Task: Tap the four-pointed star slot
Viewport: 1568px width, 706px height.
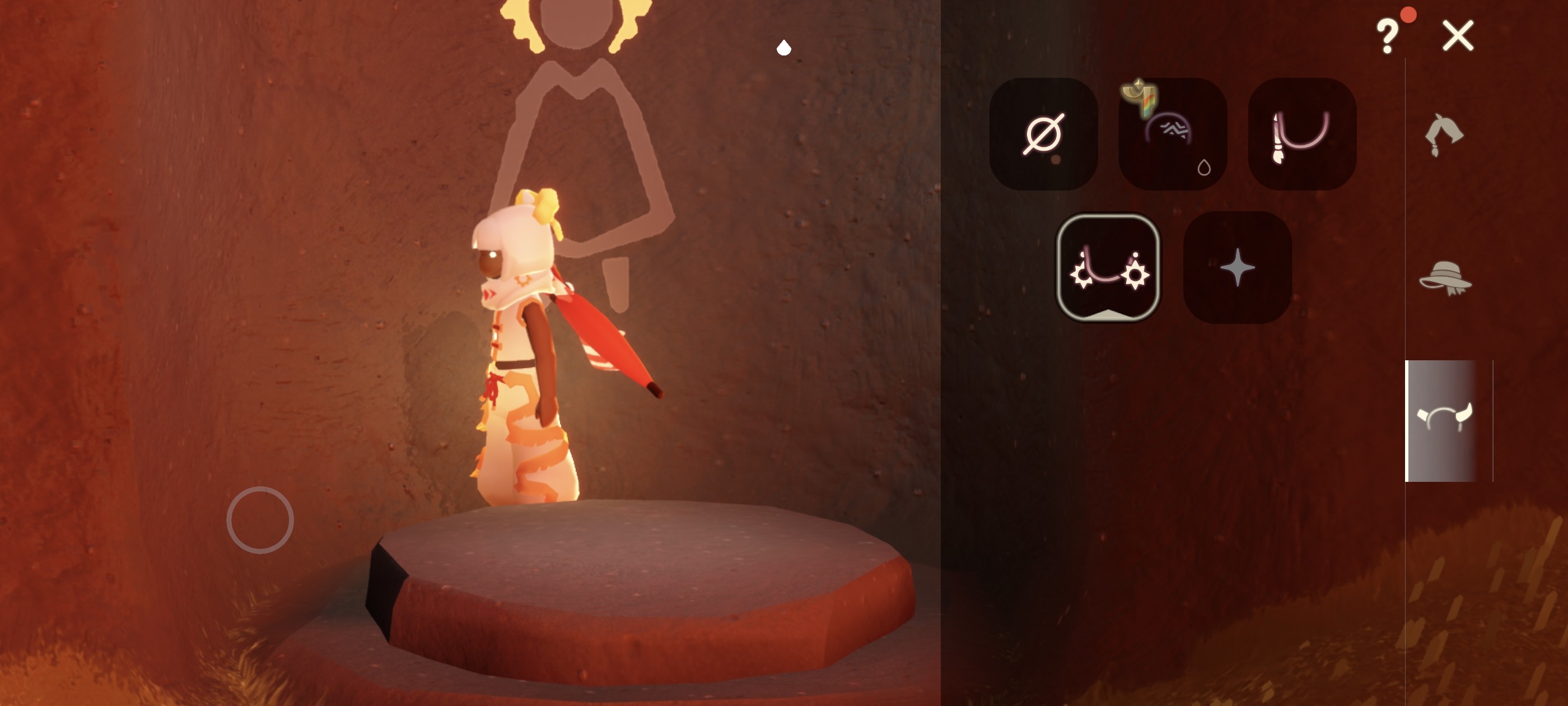Action: 1237,267
